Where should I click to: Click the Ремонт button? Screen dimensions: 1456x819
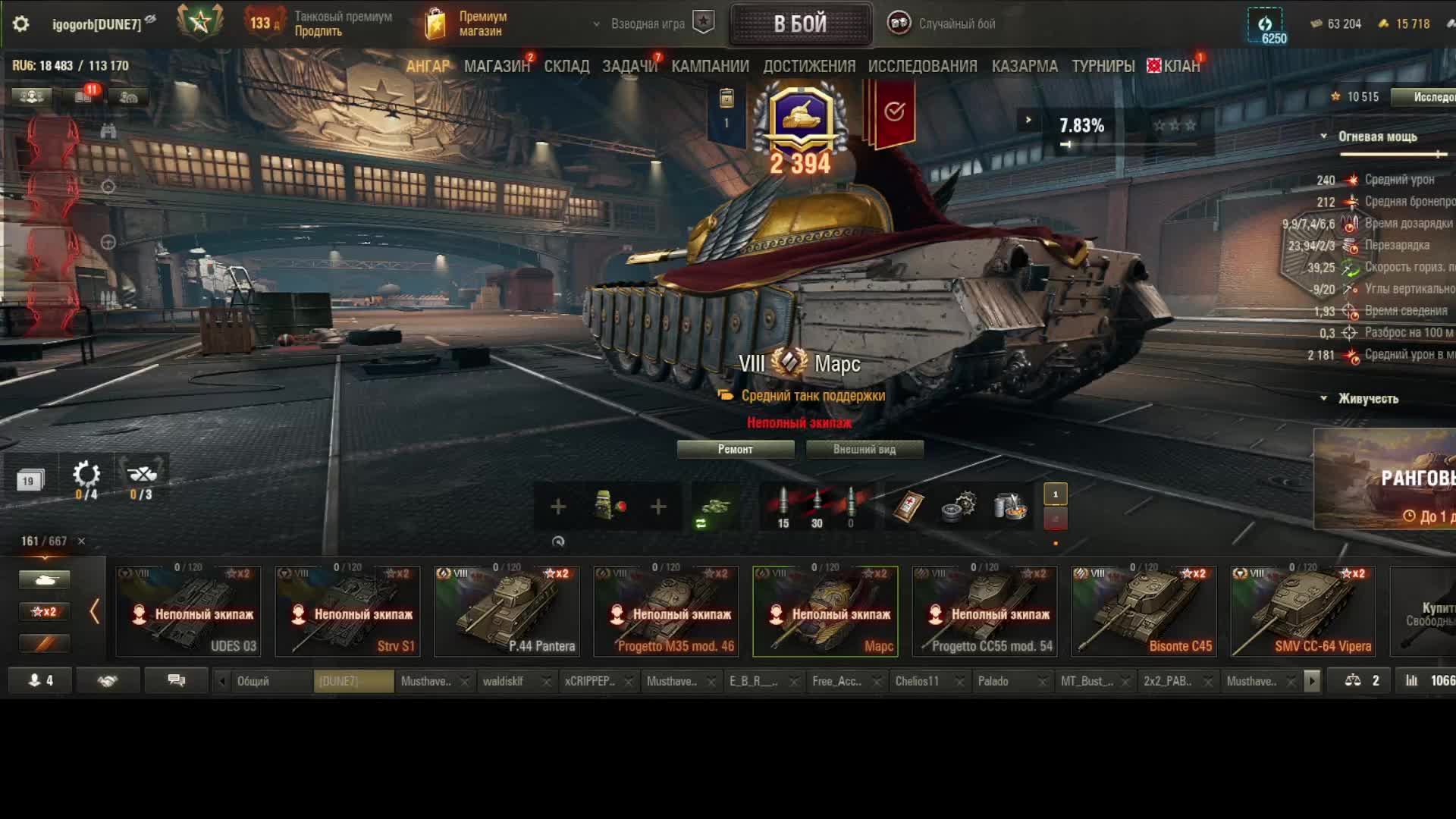point(735,450)
